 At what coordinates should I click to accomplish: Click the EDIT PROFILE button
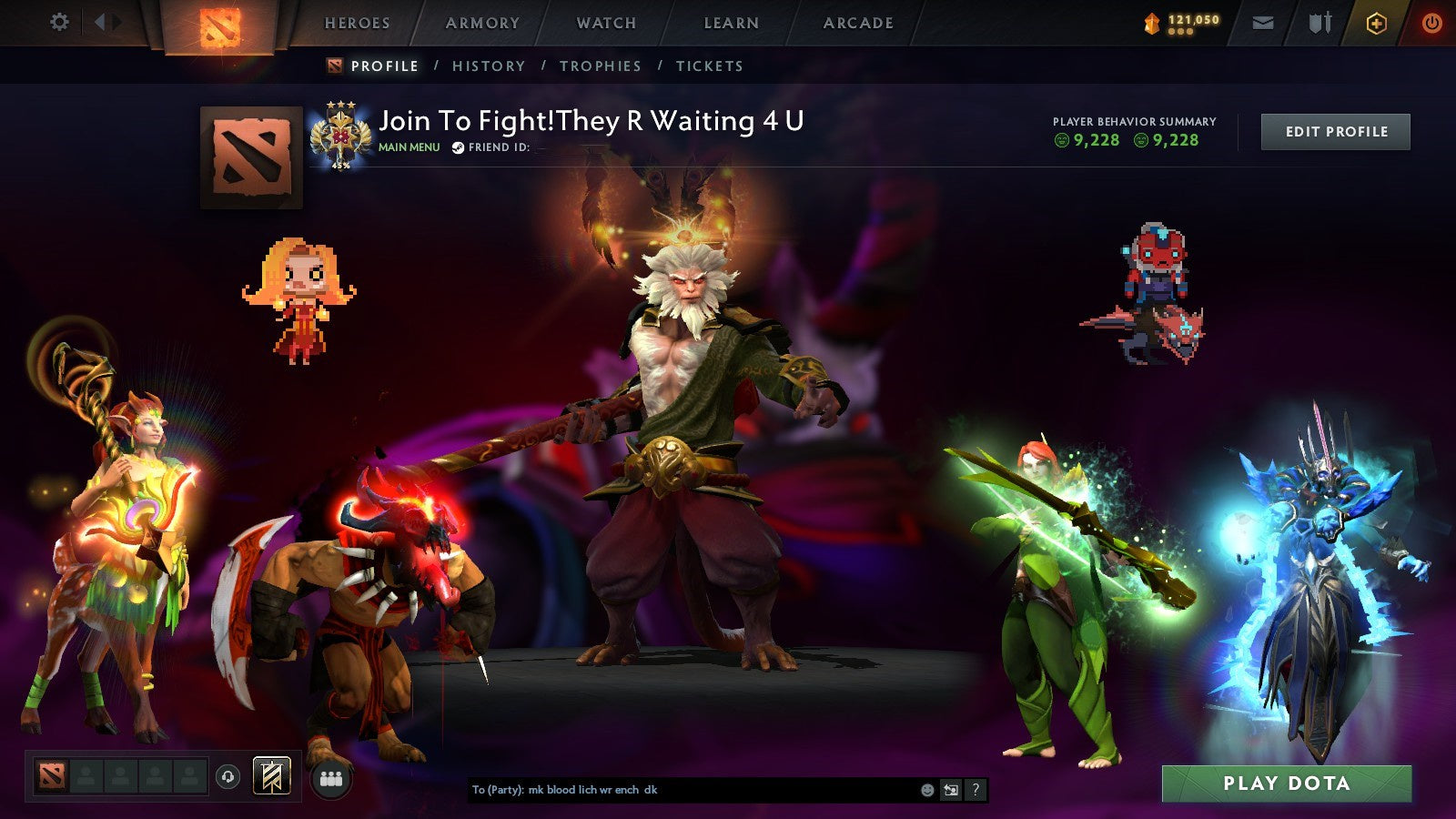pyautogui.click(x=1335, y=131)
